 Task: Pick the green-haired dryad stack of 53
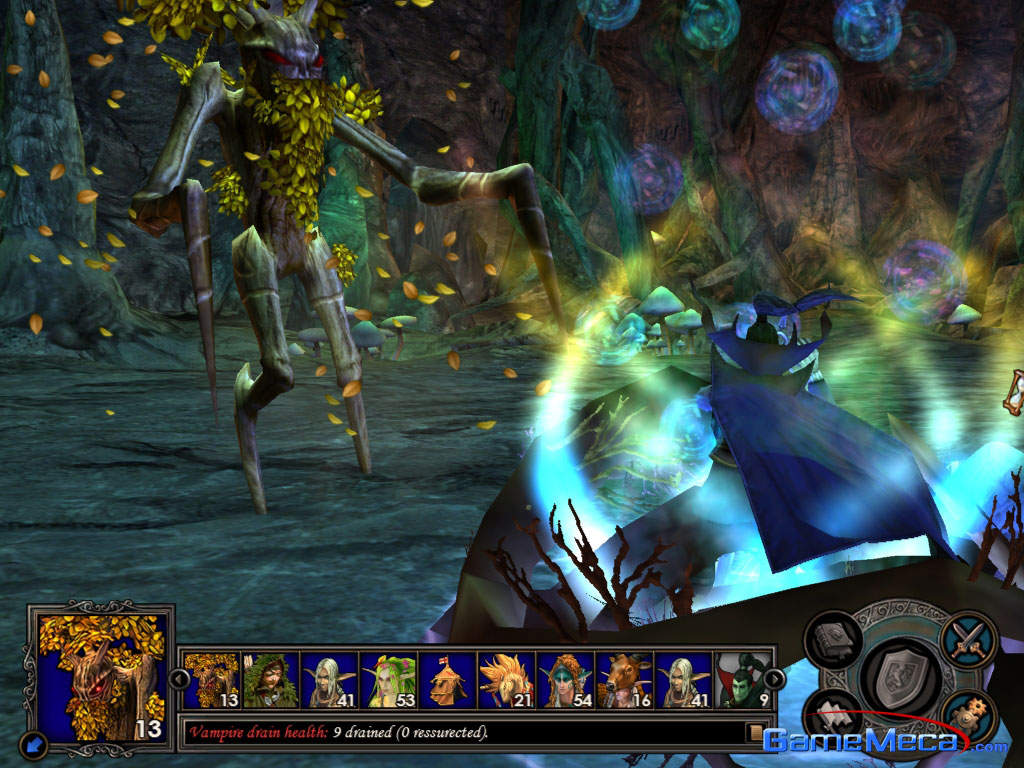click(389, 681)
